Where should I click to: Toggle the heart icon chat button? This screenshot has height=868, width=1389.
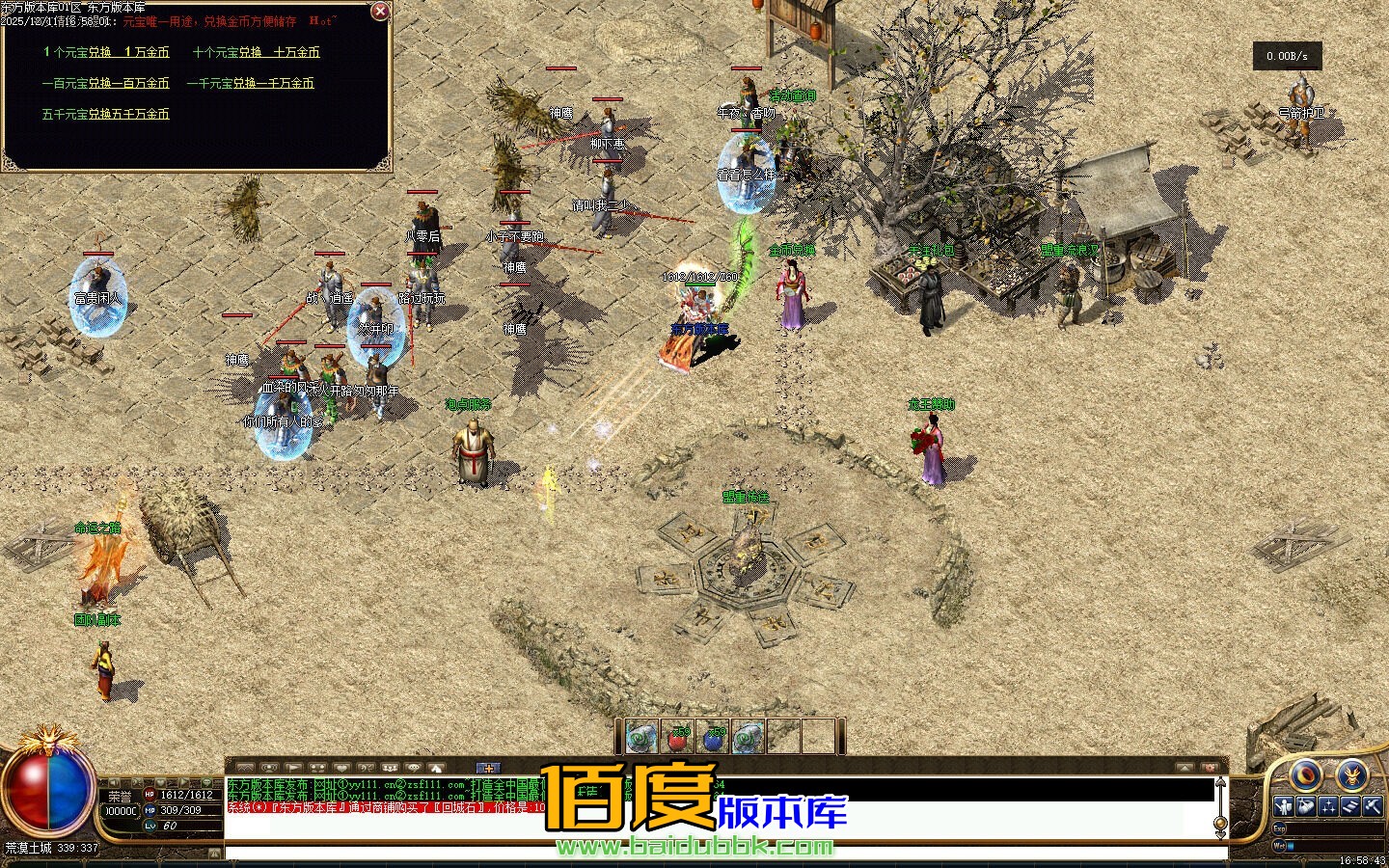[x=341, y=768]
